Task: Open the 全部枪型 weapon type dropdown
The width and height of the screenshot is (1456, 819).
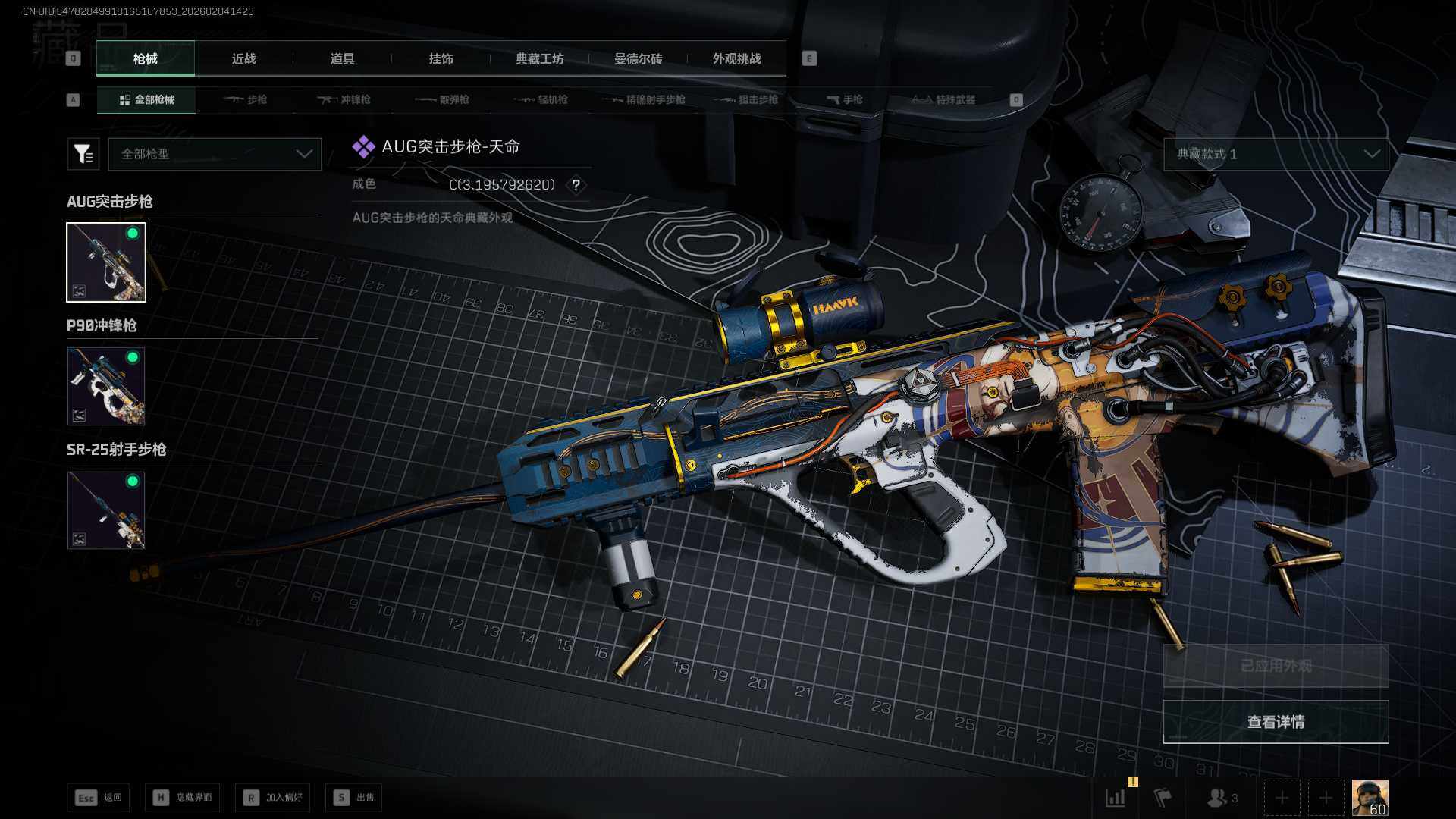Action: (215, 154)
